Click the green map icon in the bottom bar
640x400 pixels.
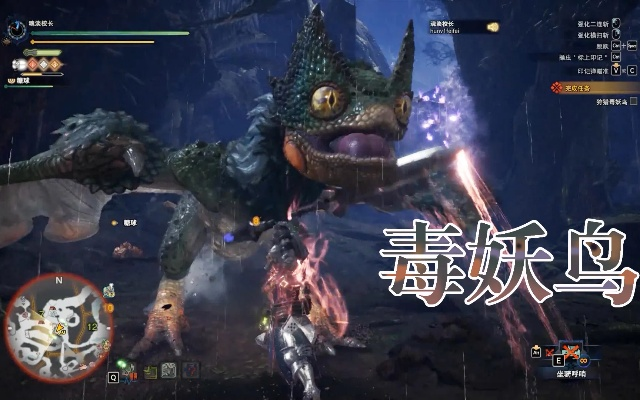point(149,372)
